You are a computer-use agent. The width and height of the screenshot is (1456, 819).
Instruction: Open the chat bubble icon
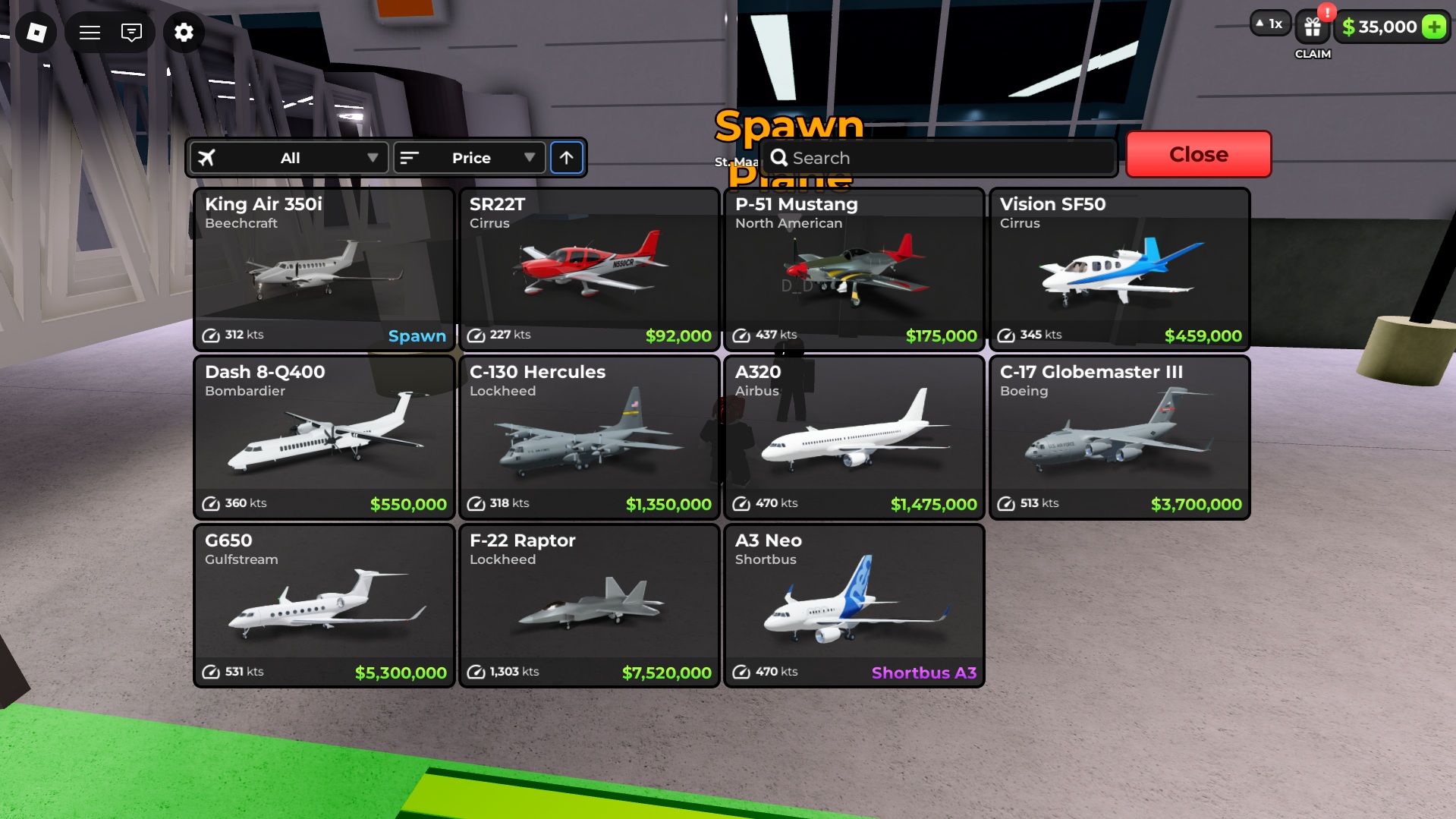point(132,33)
